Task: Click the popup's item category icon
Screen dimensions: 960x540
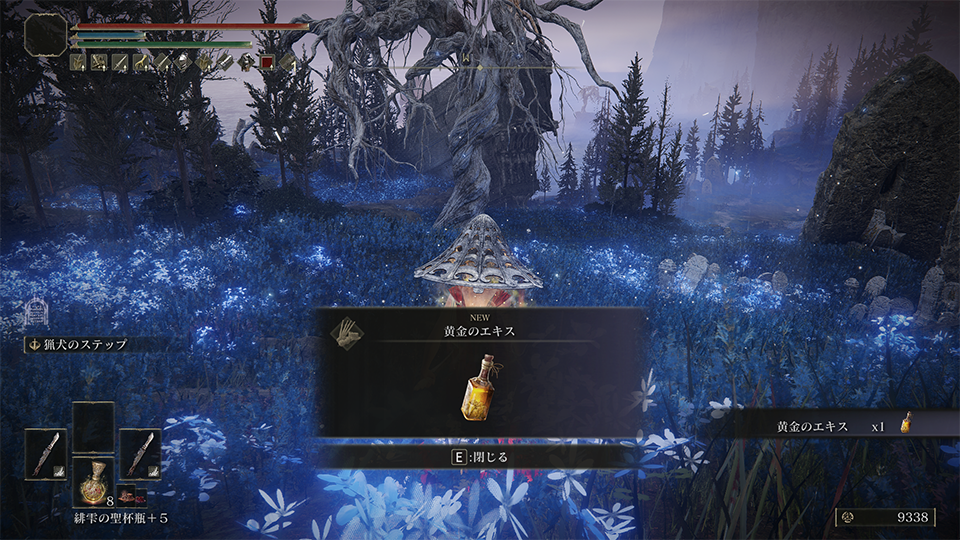Action: pyautogui.click(x=344, y=332)
